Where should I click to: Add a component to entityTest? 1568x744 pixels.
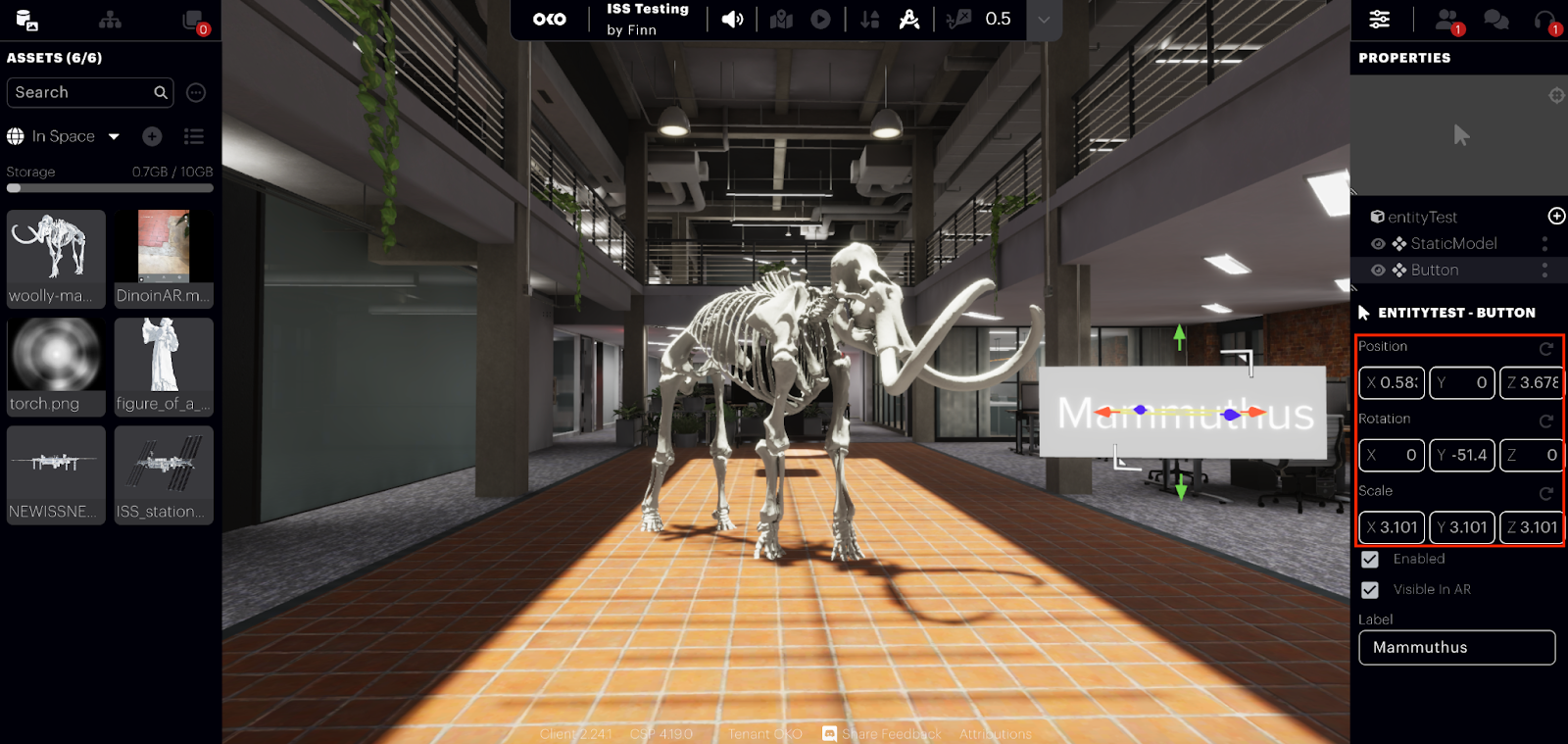tap(1555, 216)
